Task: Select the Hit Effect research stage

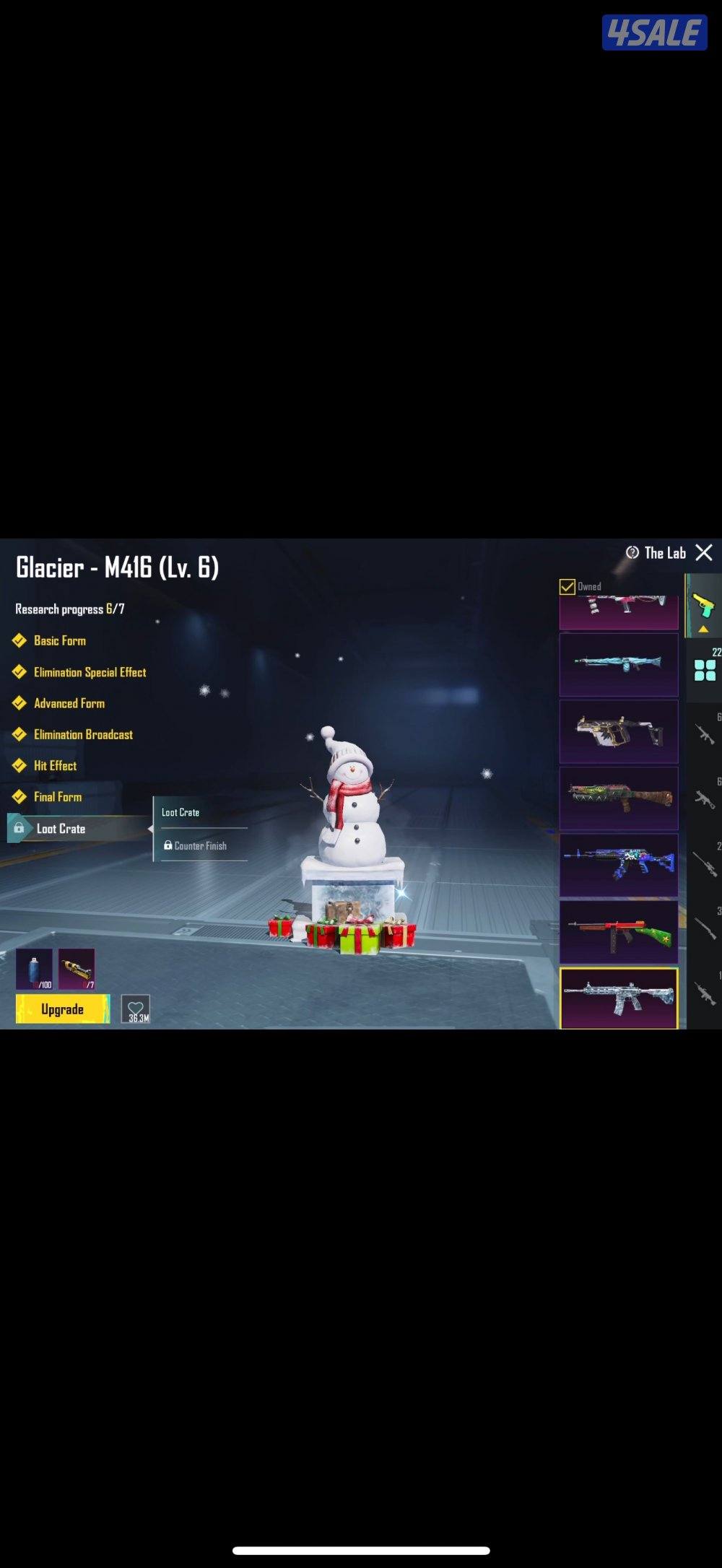Action: point(55,766)
